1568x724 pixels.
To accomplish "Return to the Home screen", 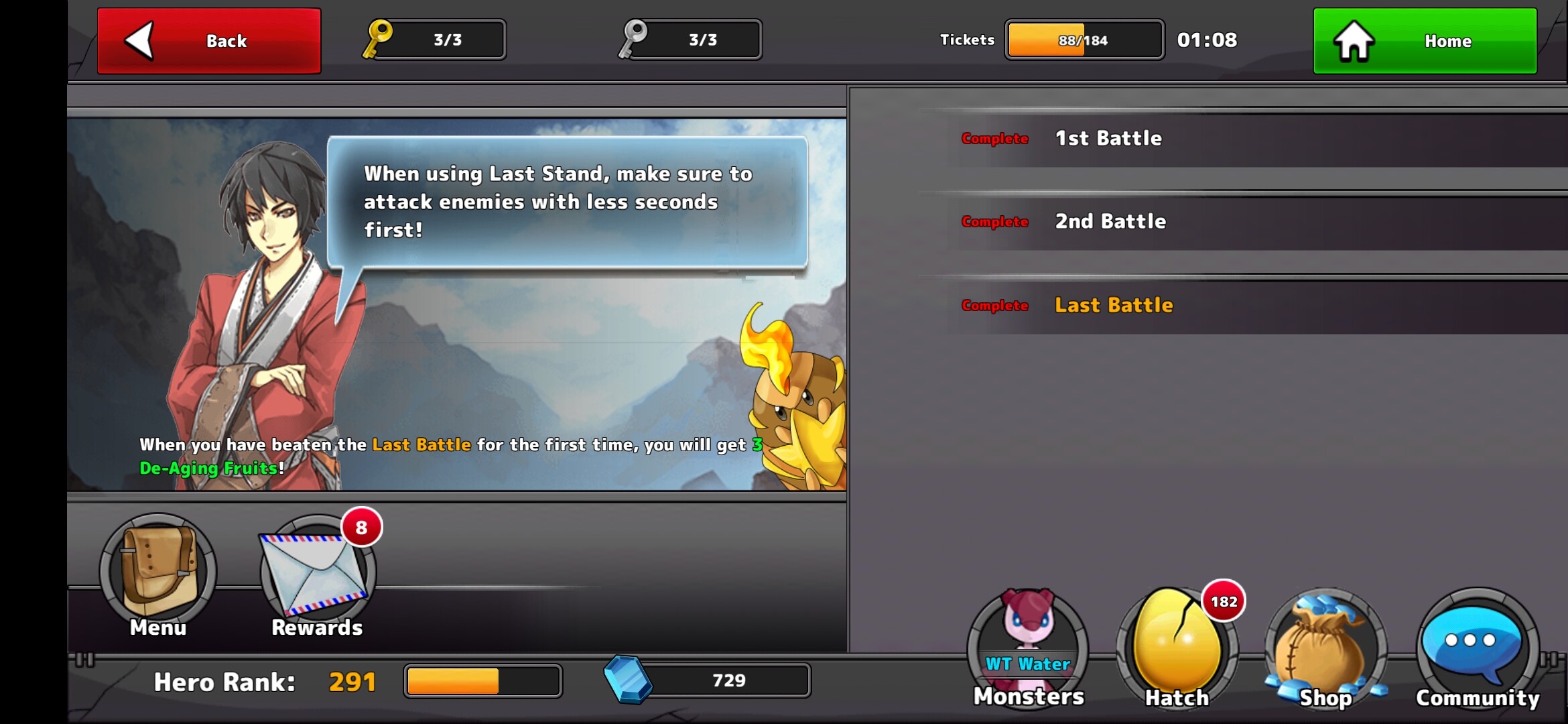I will [x=1425, y=41].
